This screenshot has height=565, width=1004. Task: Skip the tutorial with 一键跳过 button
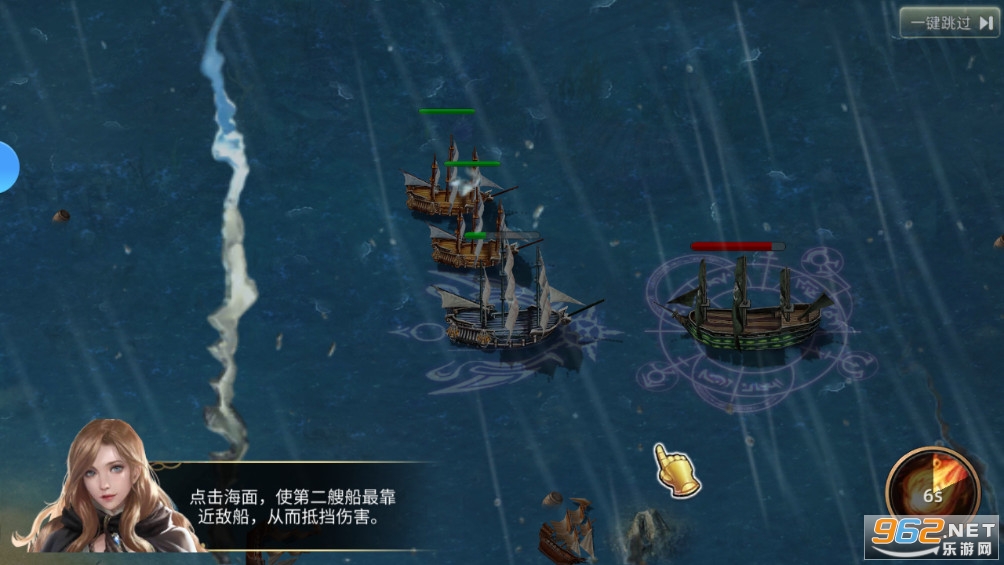point(949,22)
